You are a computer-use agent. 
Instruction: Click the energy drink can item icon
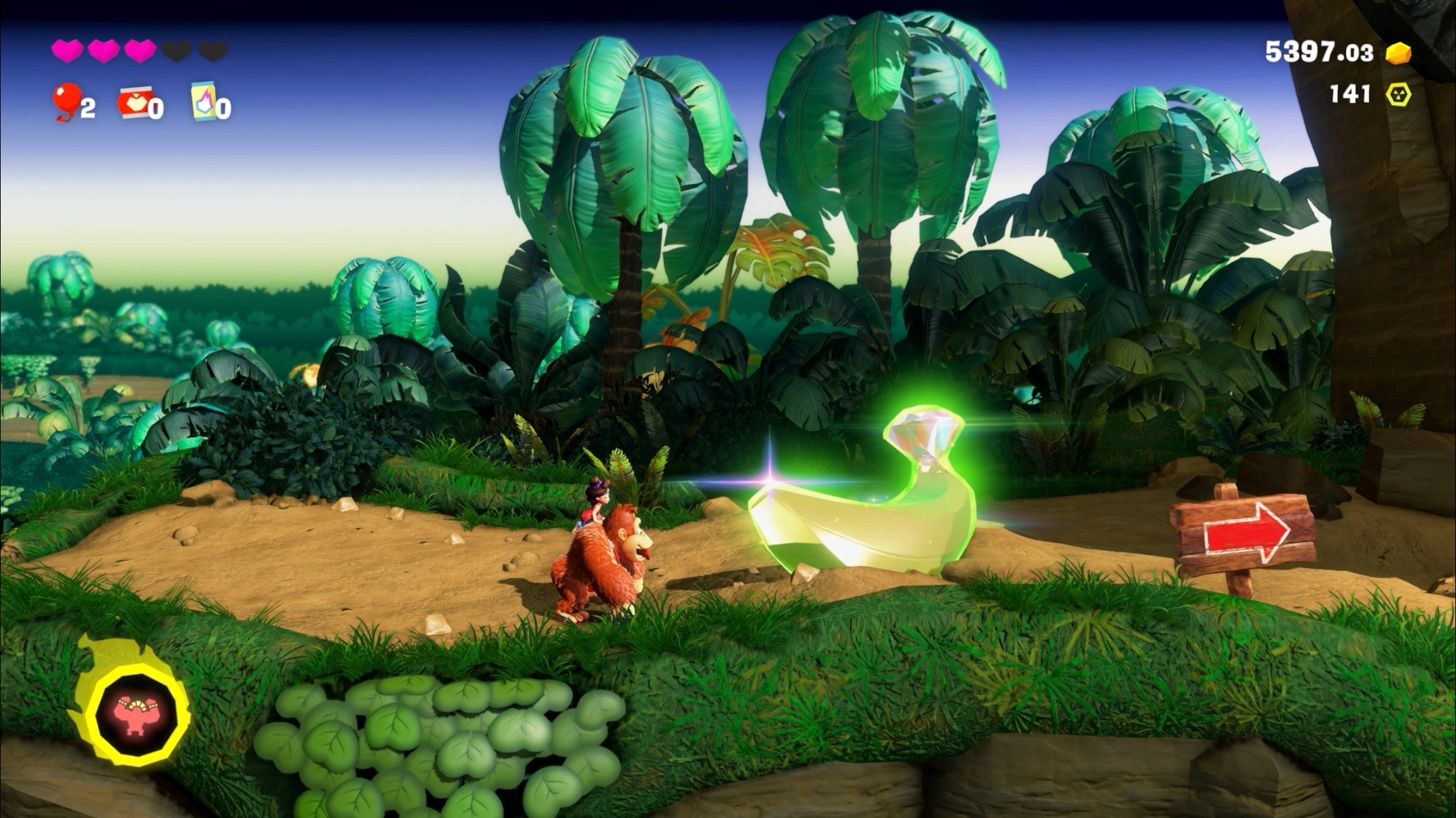point(204,103)
